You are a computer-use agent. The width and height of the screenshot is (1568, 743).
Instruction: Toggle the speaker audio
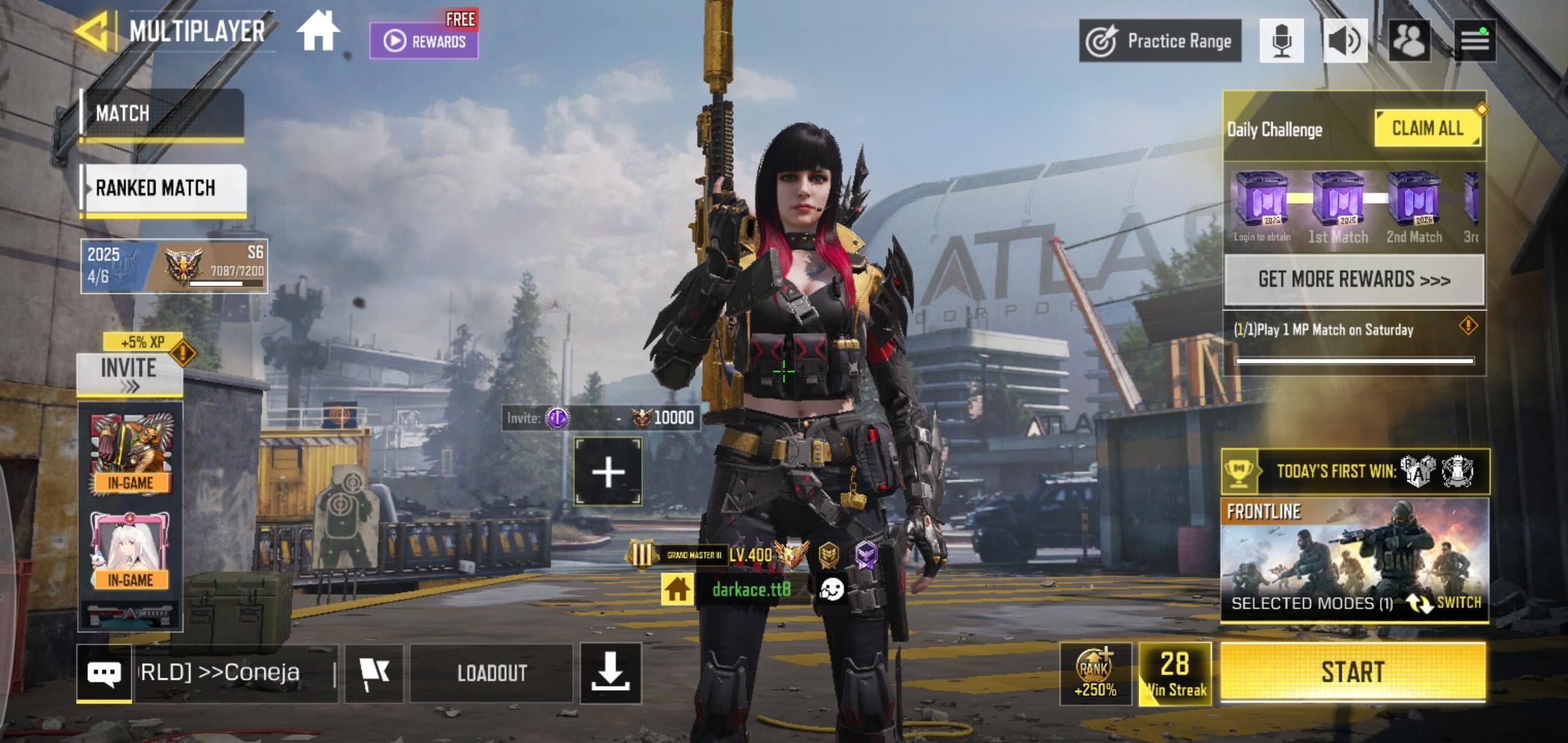(1344, 41)
